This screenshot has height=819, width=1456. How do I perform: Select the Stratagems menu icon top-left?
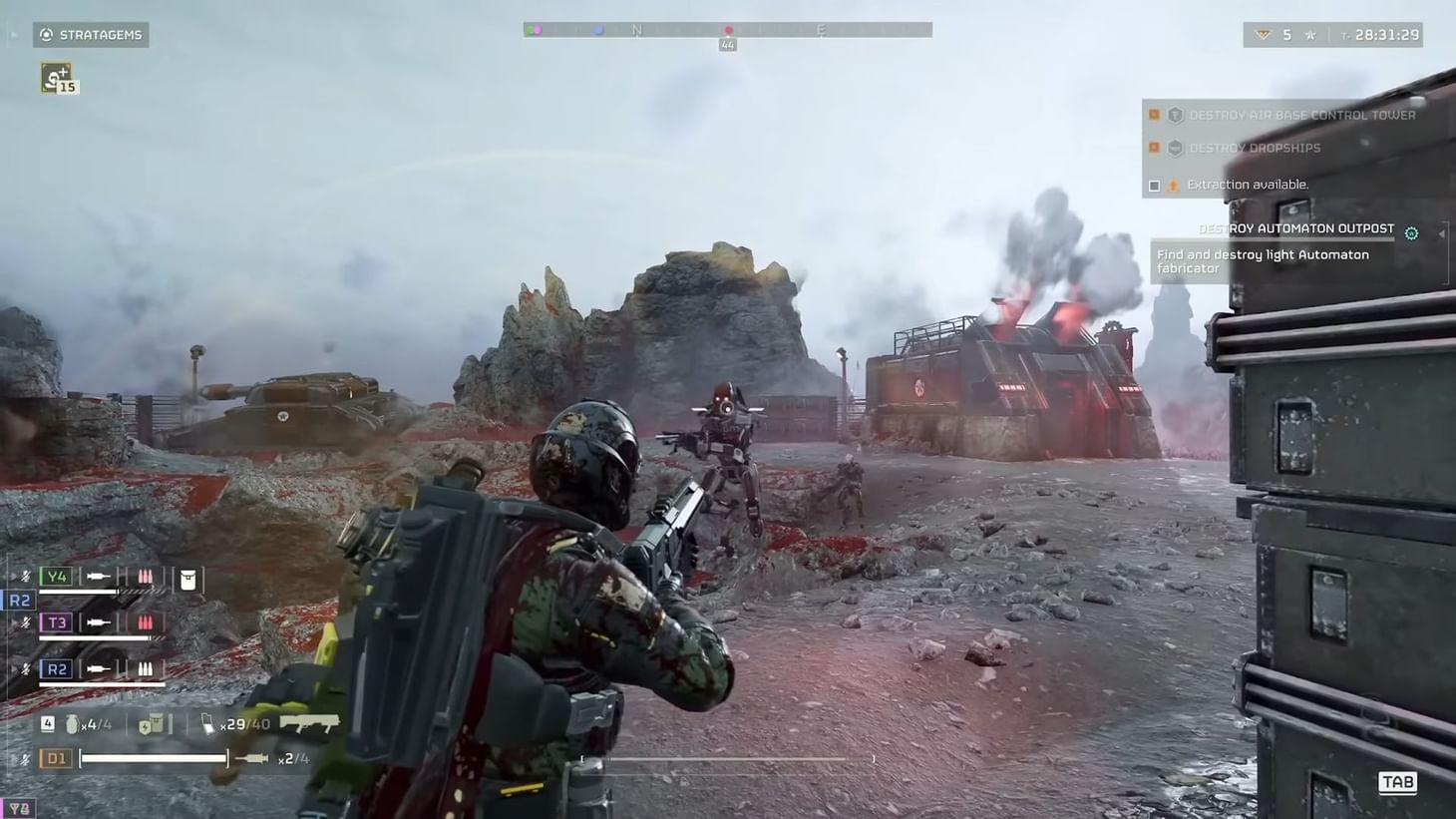44,35
